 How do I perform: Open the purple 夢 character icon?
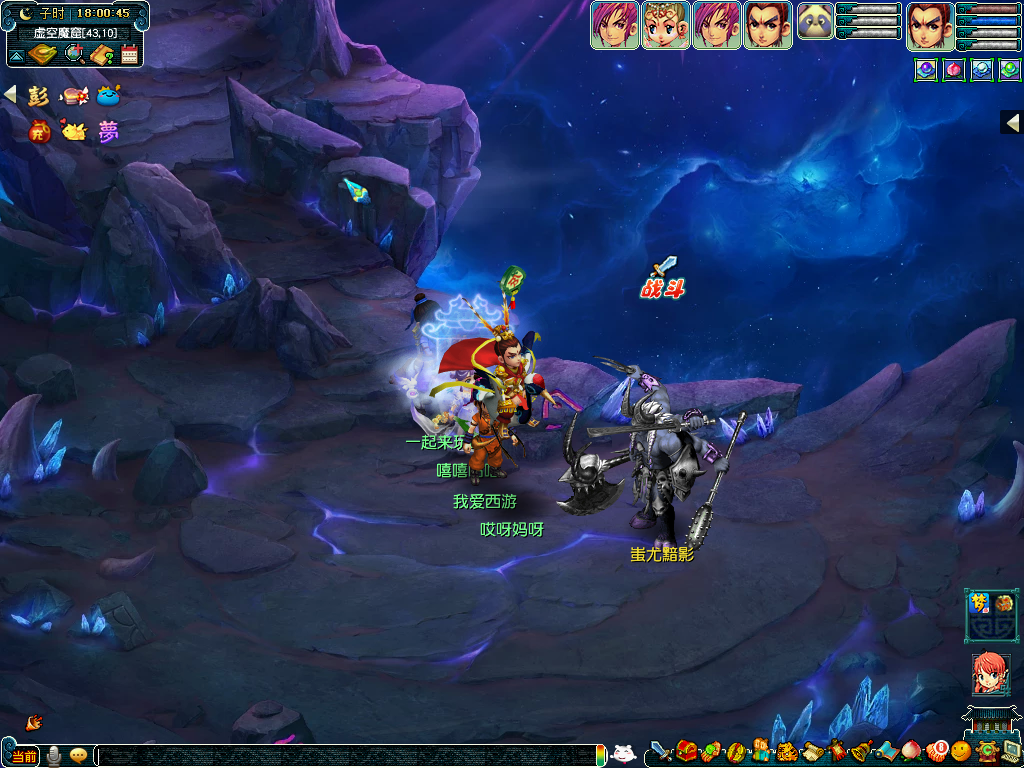tap(107, 131)
